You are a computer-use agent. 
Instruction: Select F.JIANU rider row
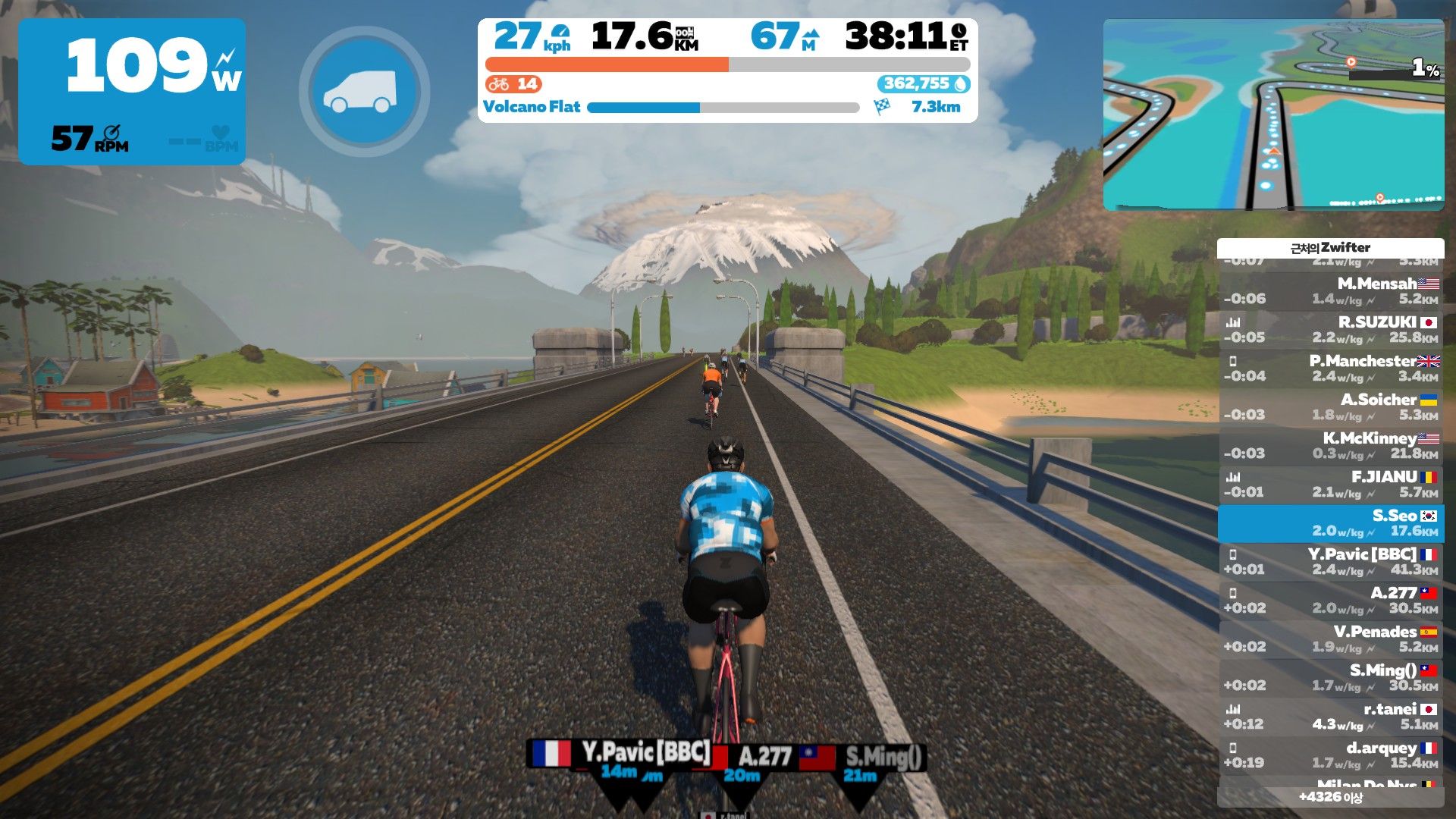[1331, 485]
